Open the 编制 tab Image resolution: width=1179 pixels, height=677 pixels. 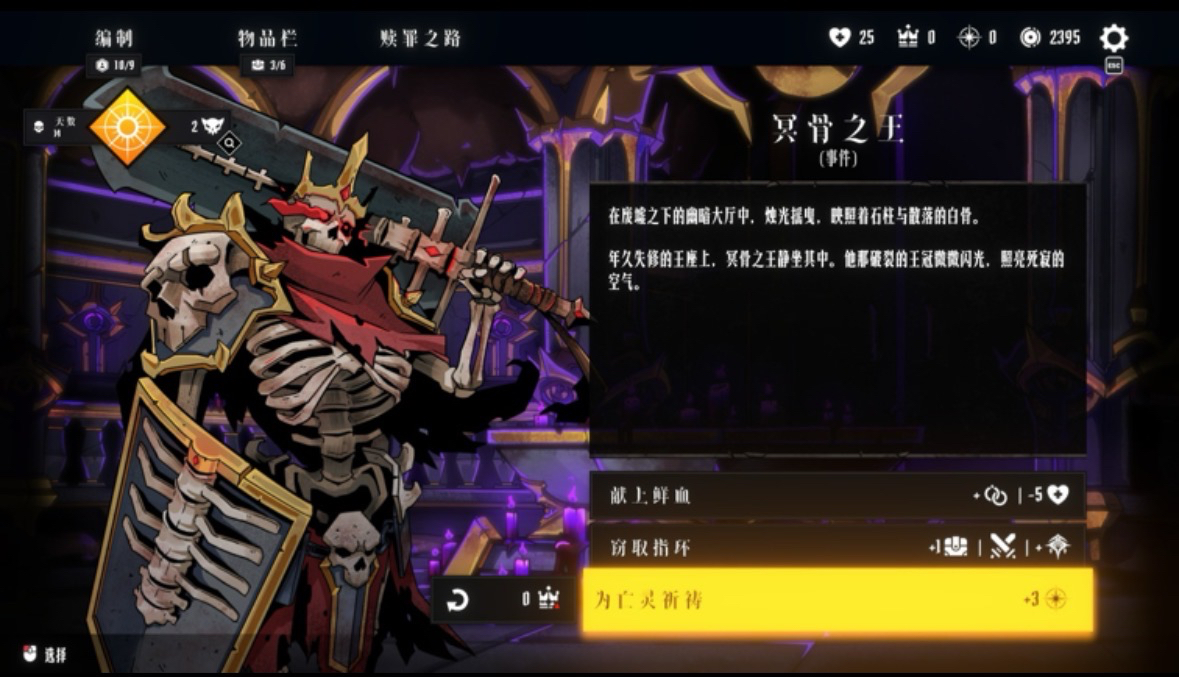(x=114, y=39)
